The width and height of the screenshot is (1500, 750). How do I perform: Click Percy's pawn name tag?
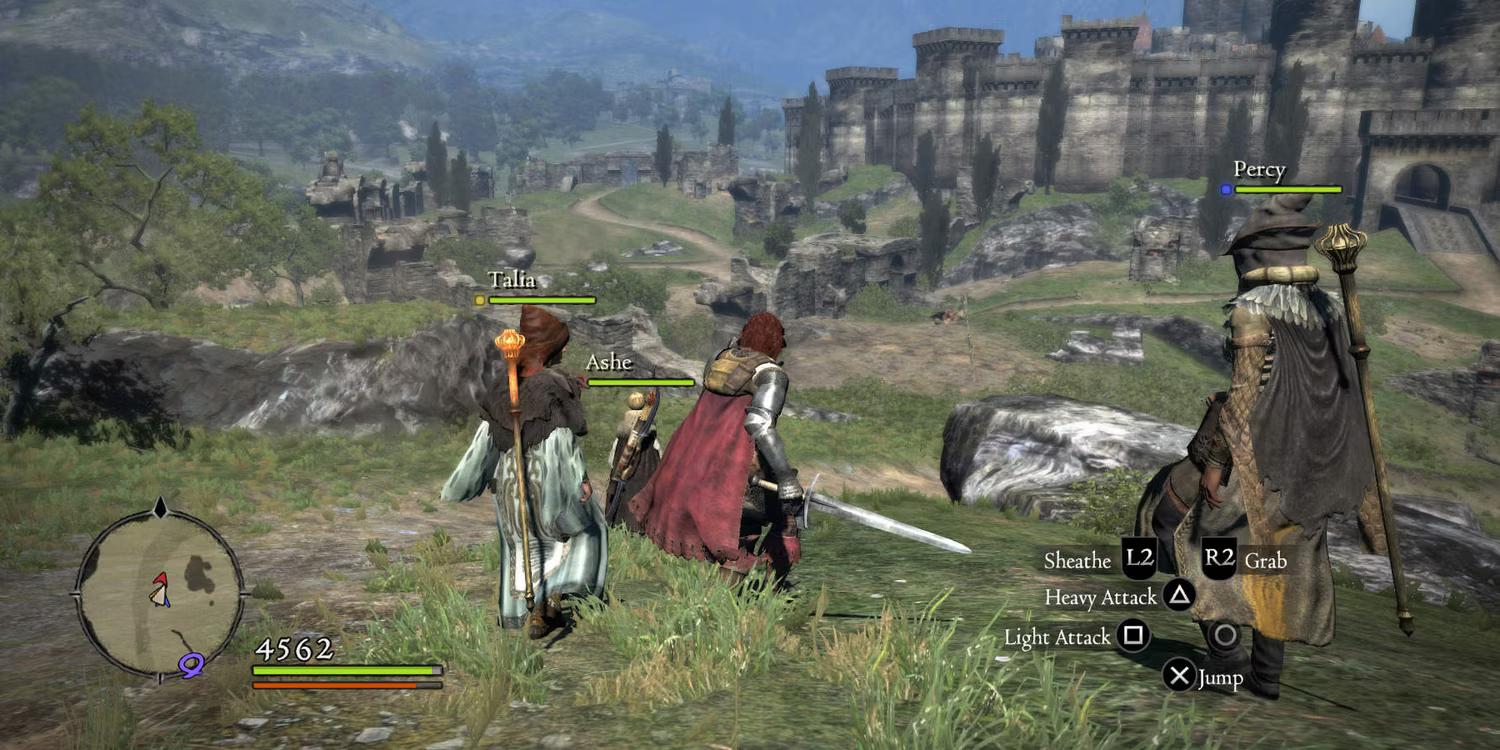(1259, 170)
